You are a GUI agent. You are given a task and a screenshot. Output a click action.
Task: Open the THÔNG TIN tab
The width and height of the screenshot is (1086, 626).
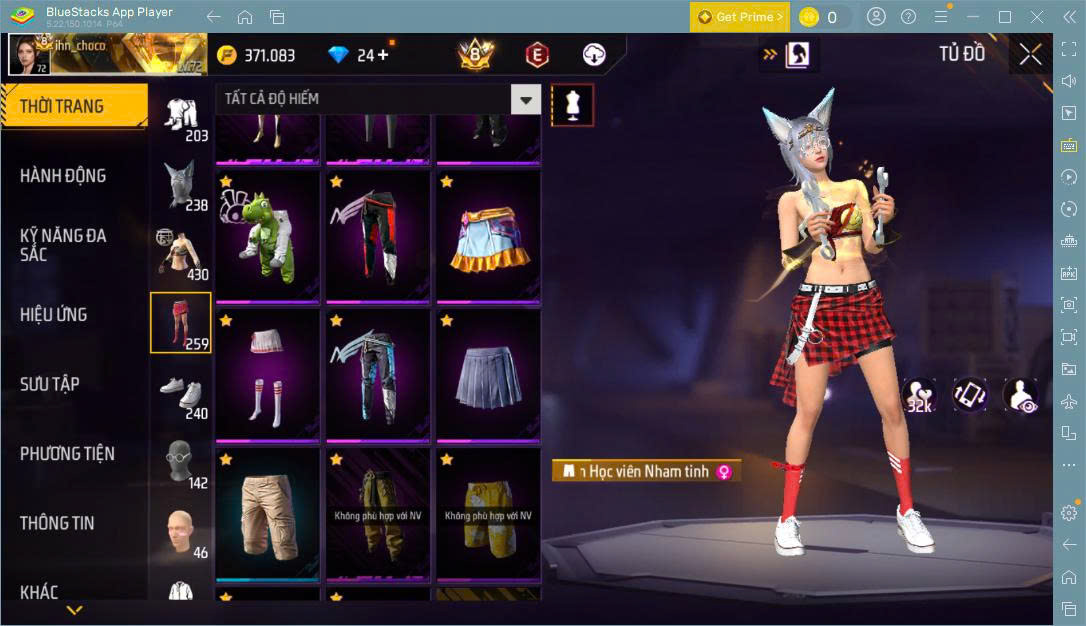57,523
